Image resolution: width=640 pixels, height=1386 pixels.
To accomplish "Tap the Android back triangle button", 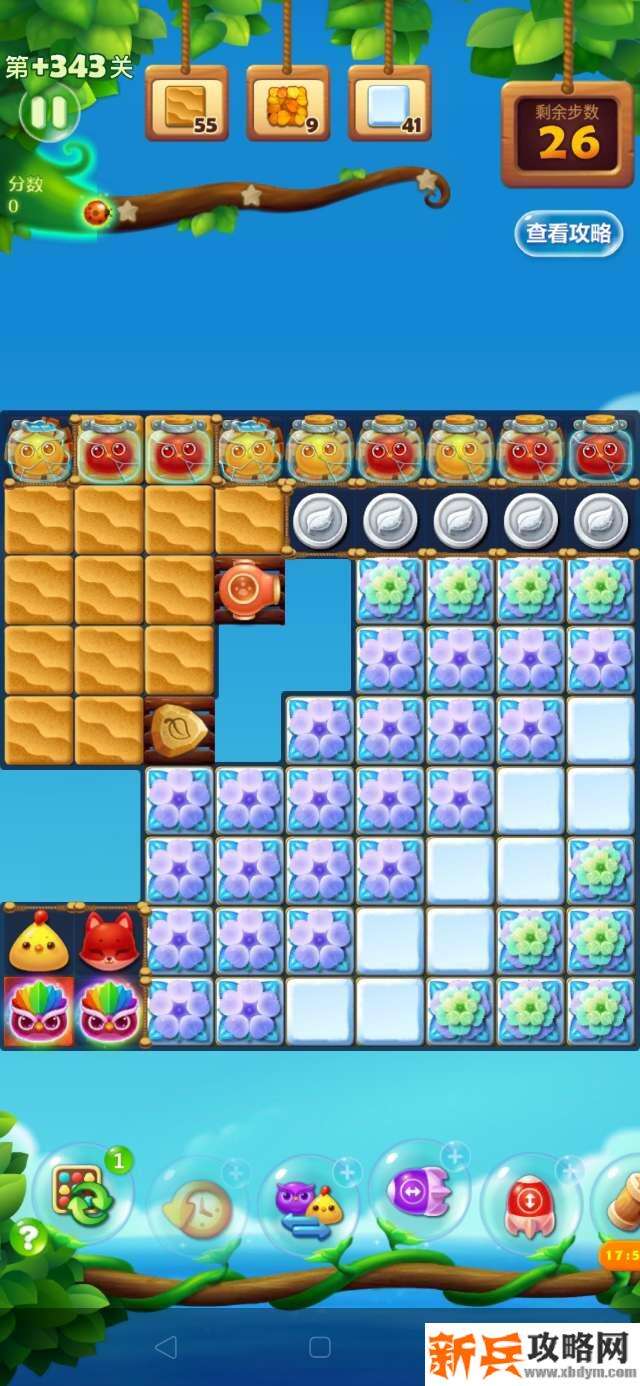I will [x=166, y=1347].
